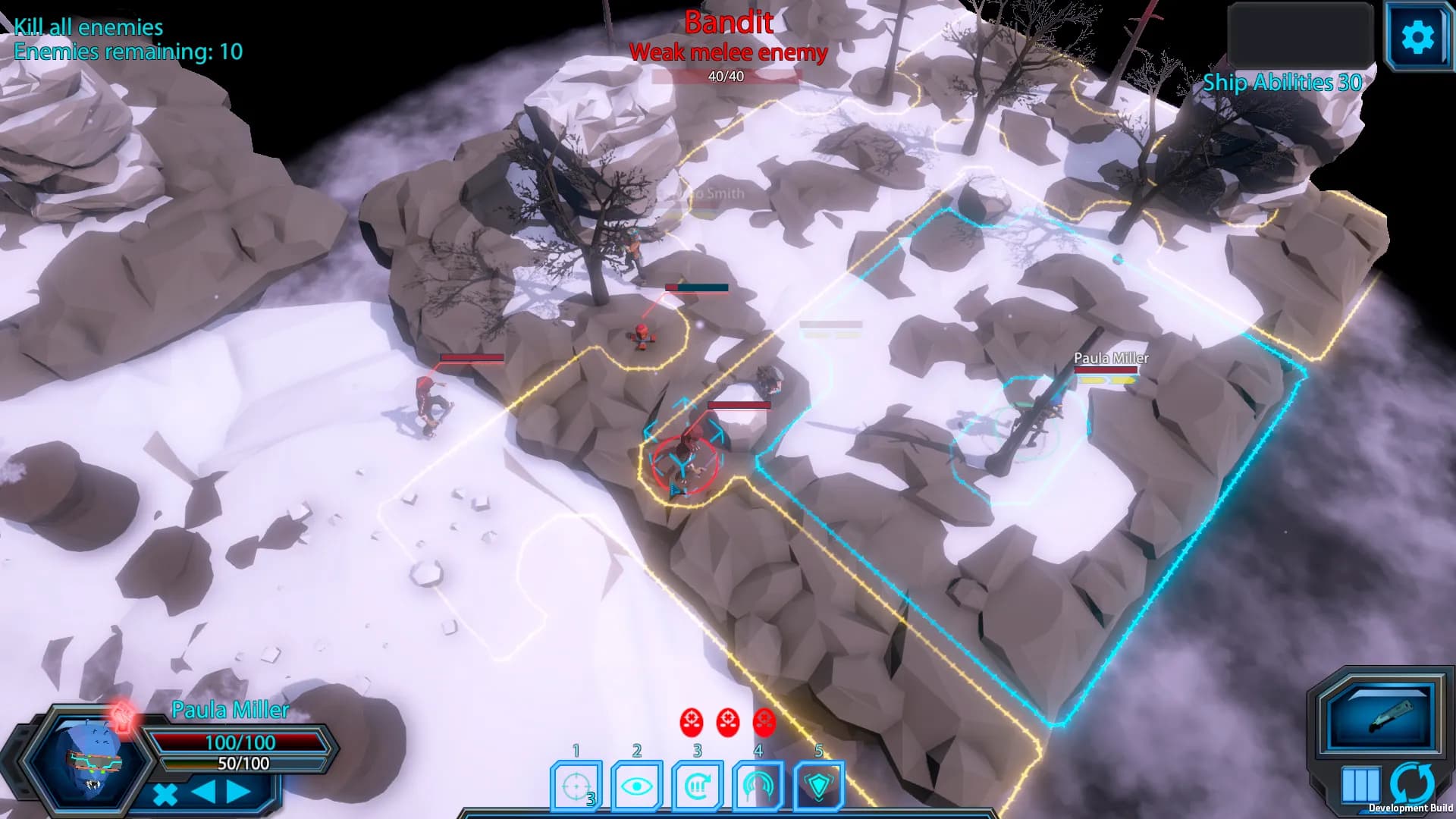Viewport: 1456px width, 819px height.
Task: Select the equipped weapon panel
Action: coord(1379,717)
